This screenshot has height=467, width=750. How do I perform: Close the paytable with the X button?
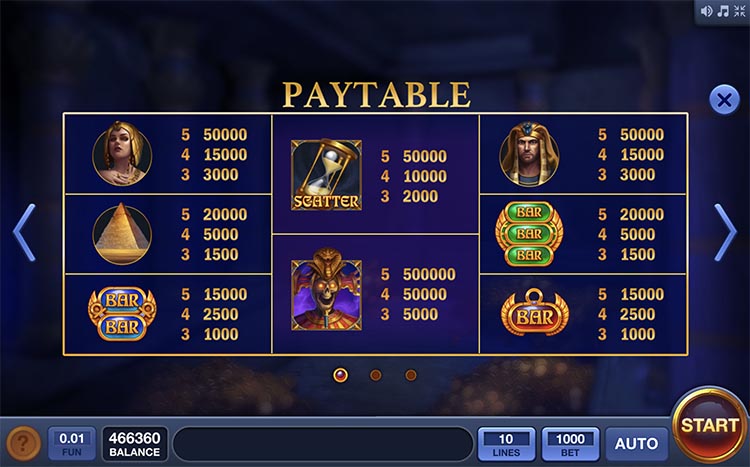pyautogui.click(x=723, y=99)
